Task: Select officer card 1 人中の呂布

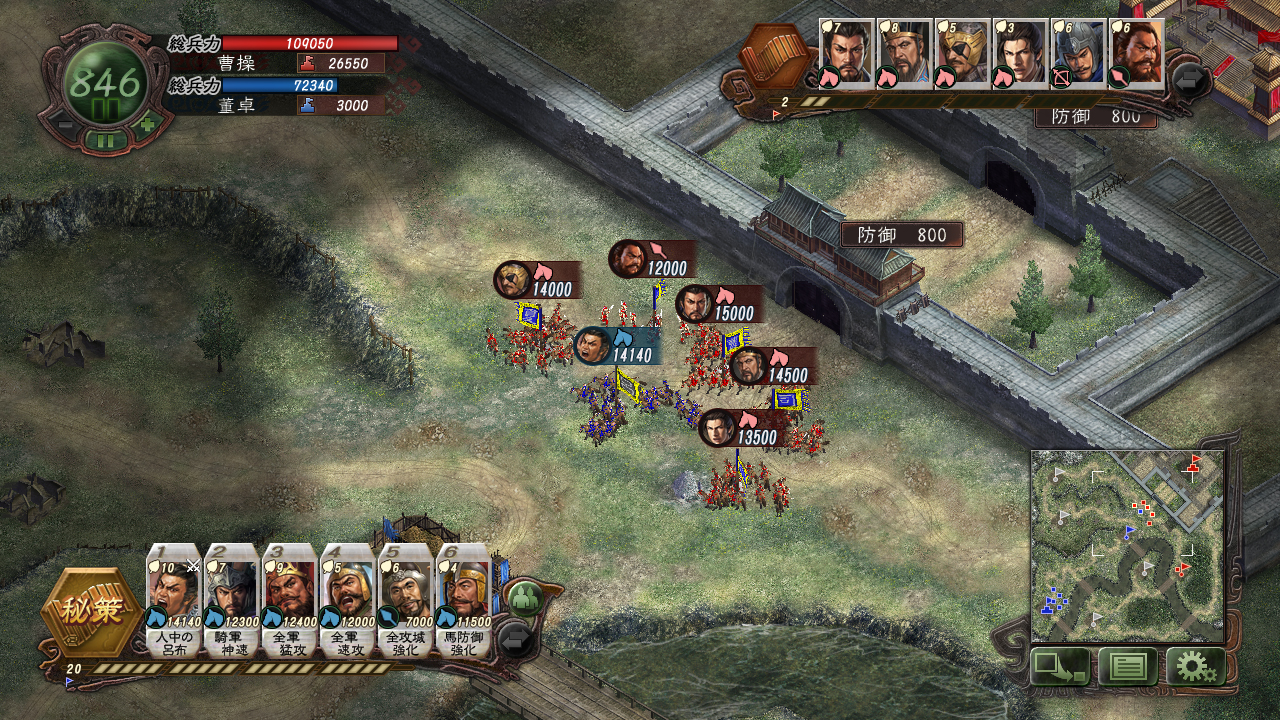Action: click(x=174, y=600)
